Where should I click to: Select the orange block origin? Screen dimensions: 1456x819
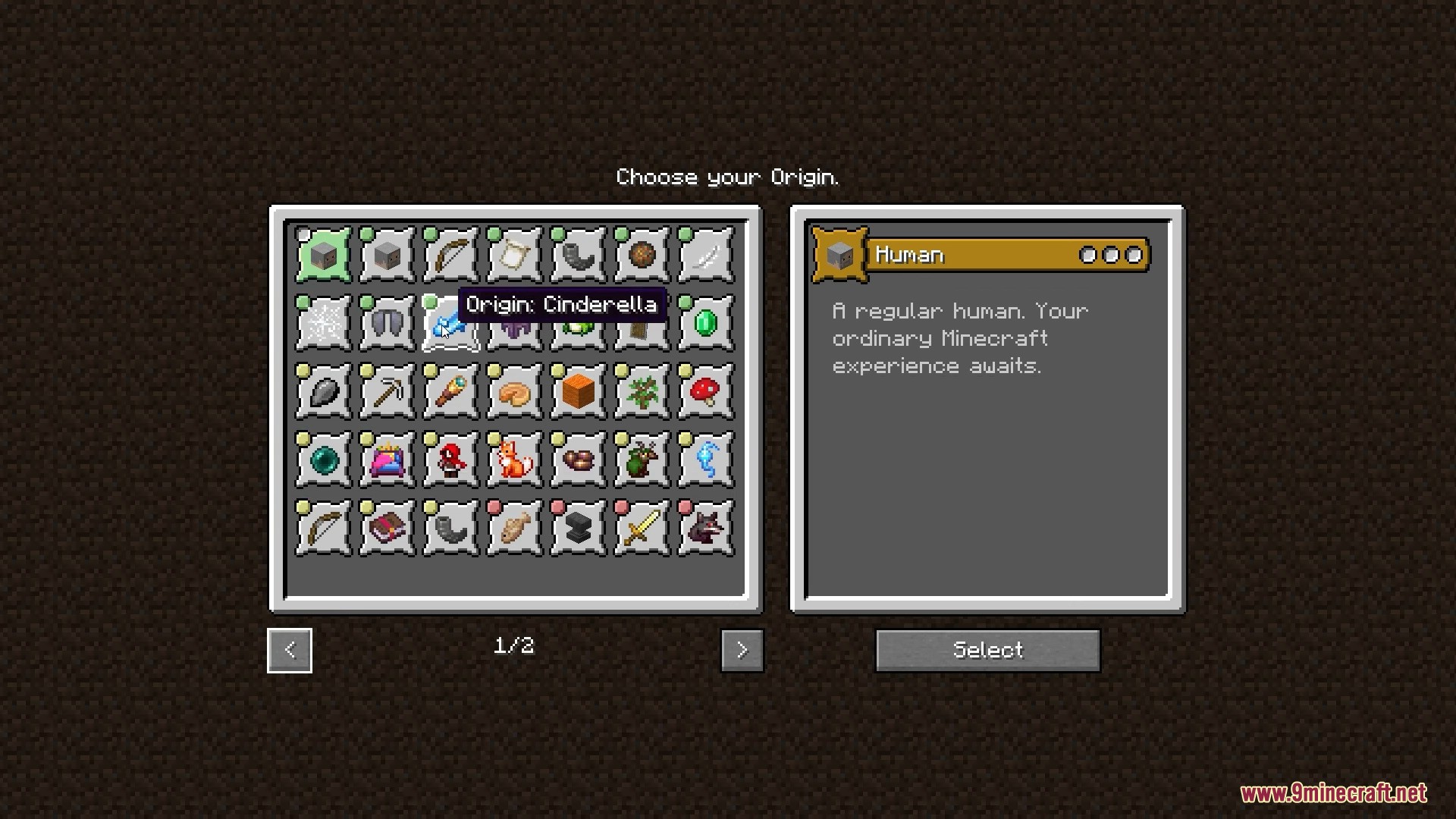click(578, 392)
